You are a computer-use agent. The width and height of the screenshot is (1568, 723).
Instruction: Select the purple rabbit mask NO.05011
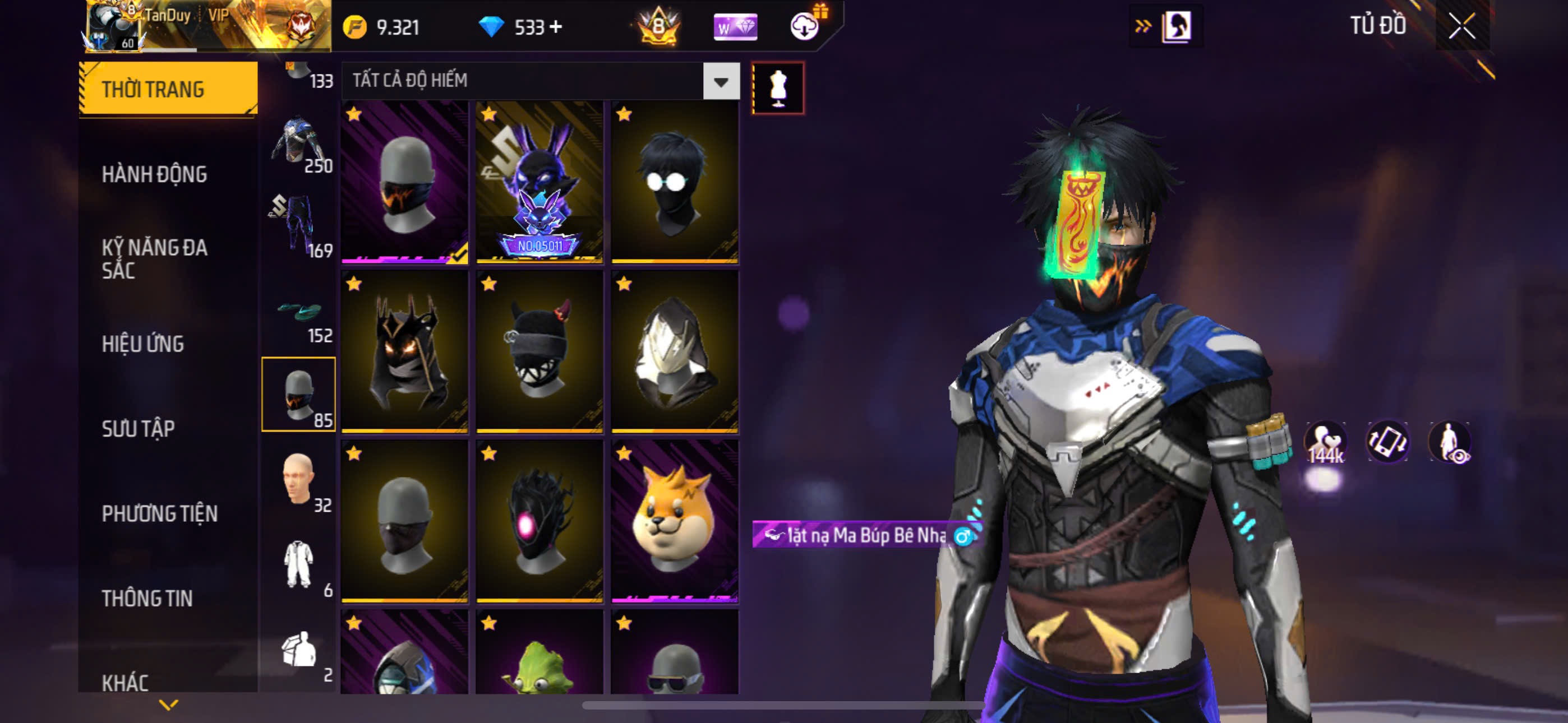coord(539,183)
